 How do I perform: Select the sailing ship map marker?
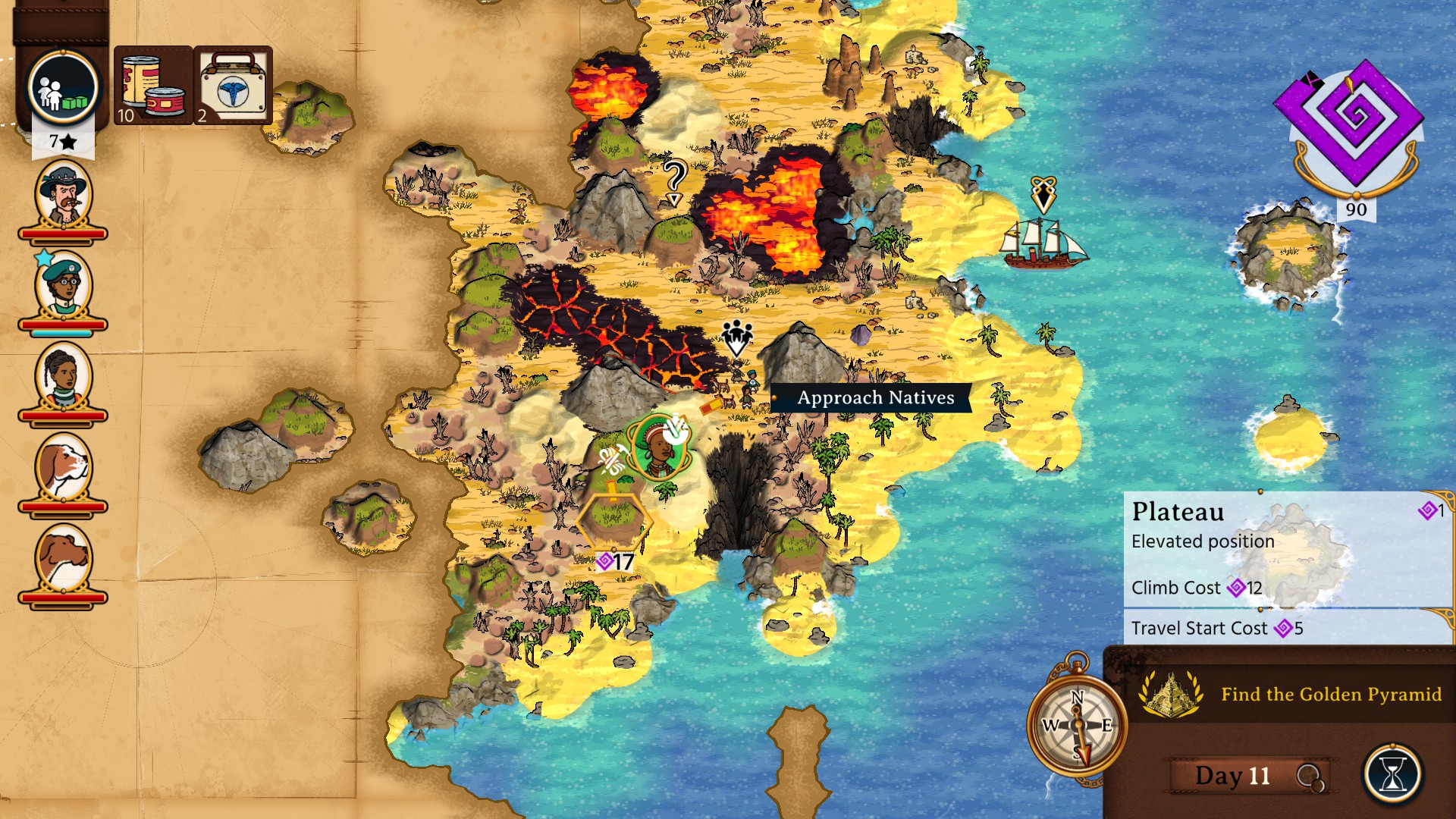[1045, 241]
